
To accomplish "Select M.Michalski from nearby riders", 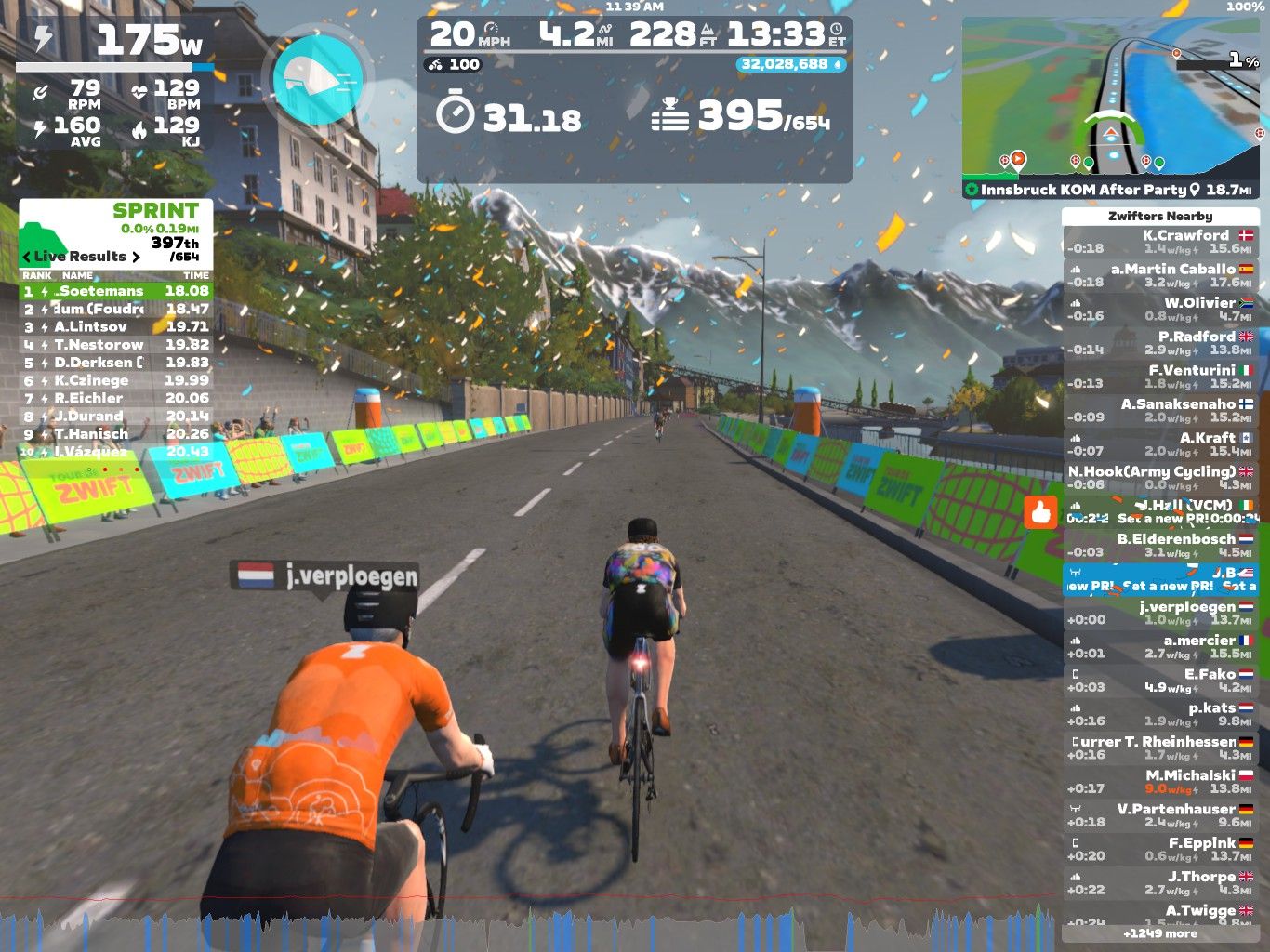I will [x=1159, y=782].
